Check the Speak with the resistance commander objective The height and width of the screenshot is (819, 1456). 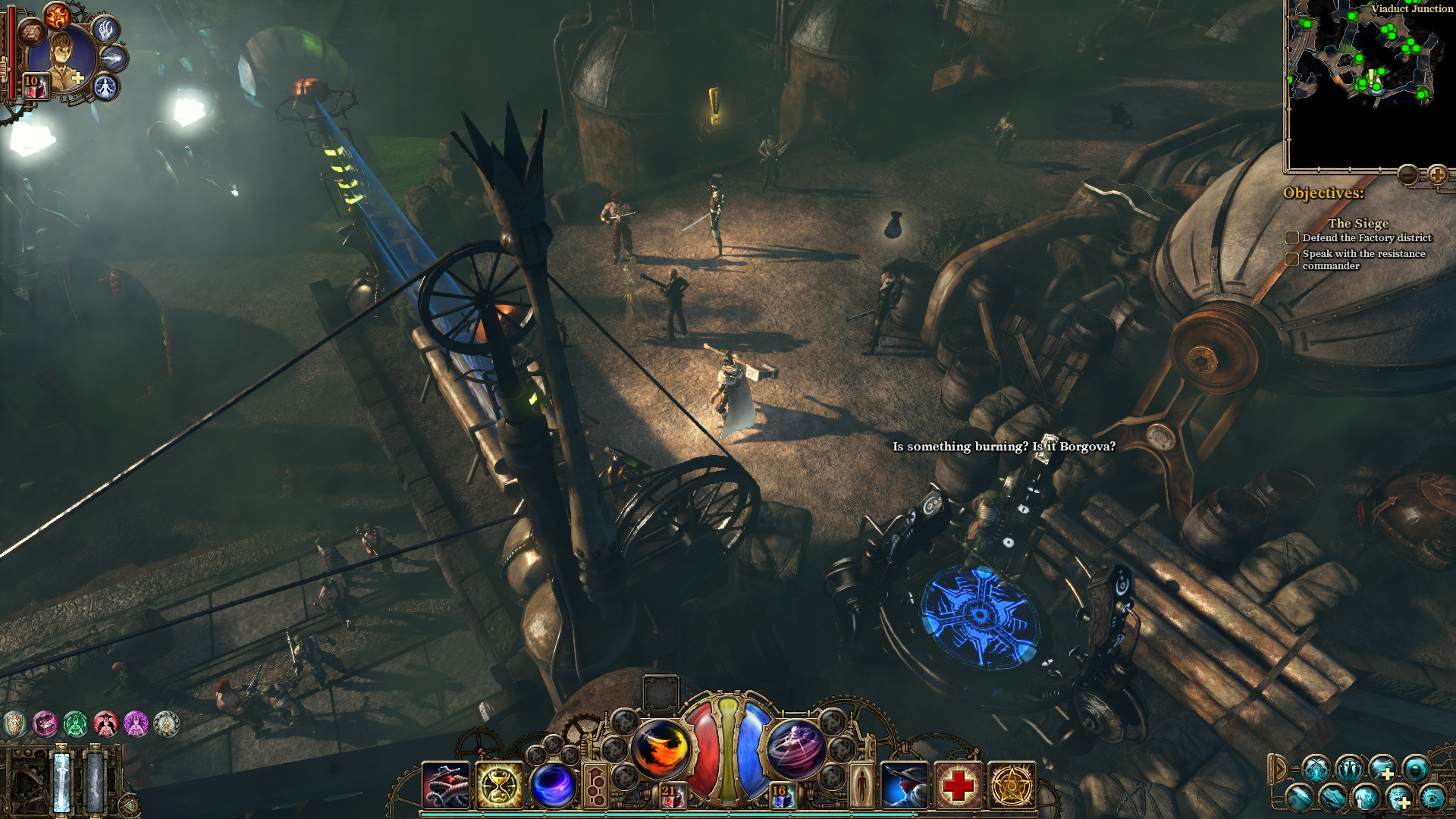point(1291,259)
